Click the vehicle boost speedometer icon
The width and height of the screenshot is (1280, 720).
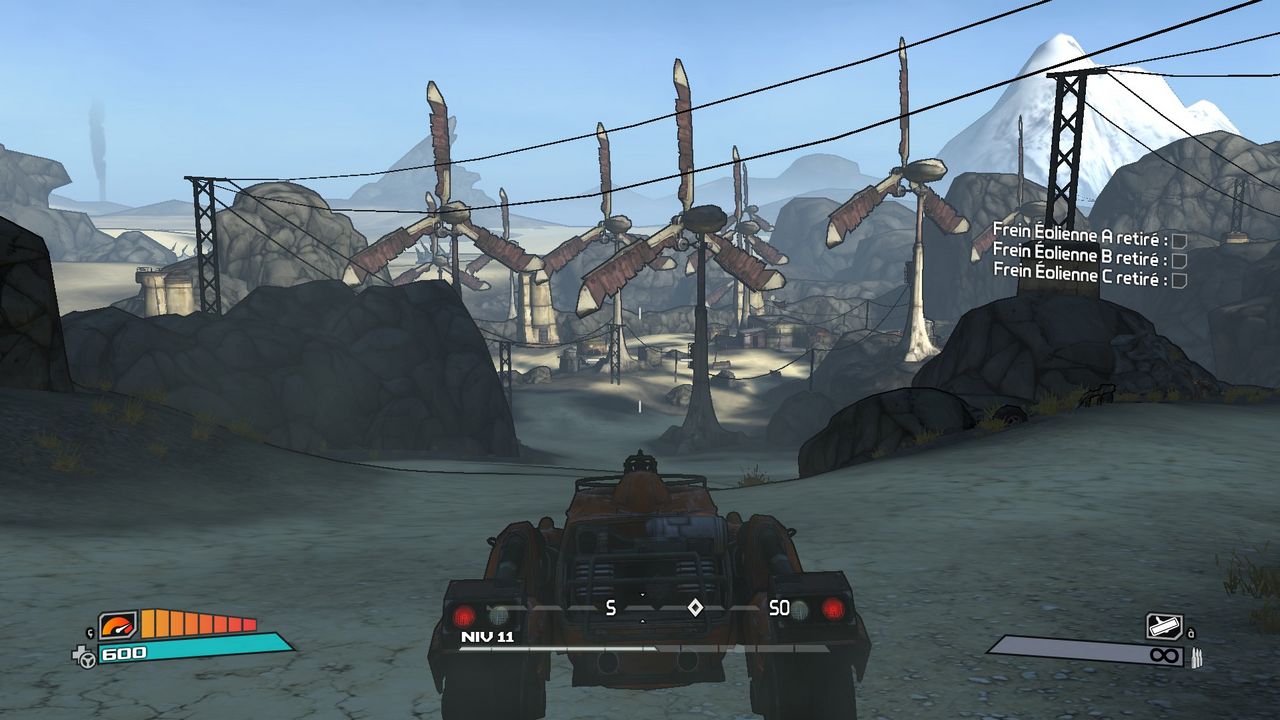click(x=118, y=626)
